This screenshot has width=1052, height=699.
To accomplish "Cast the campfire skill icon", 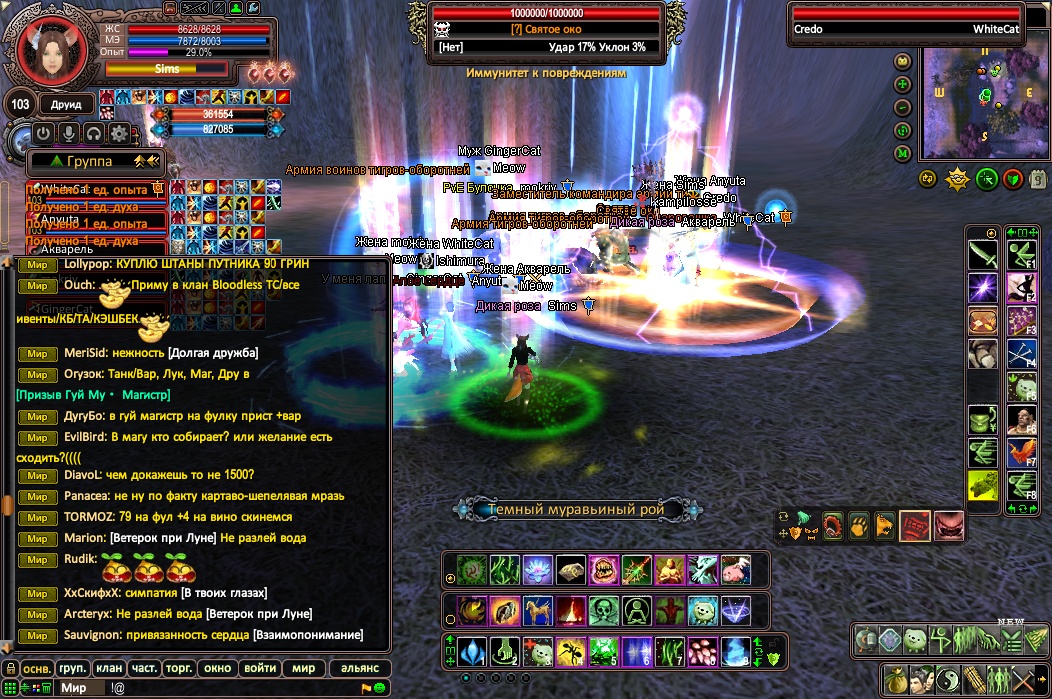I will 569,610.
